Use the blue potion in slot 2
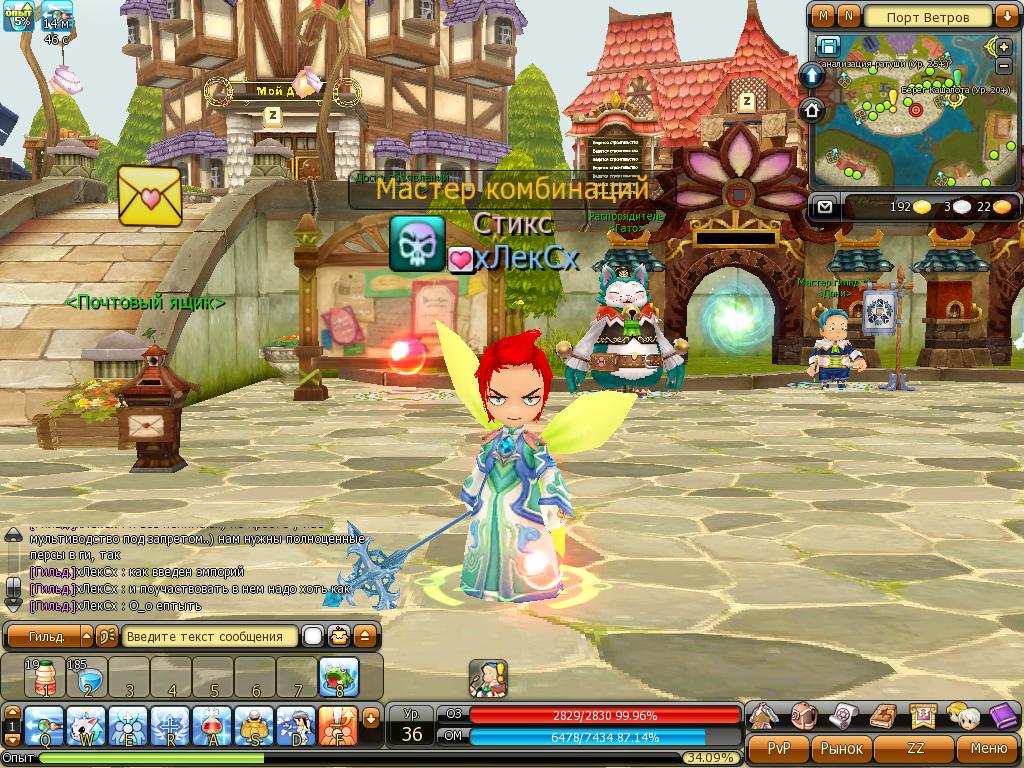The height and width of the screenshot is (768, 1024). 87,677
